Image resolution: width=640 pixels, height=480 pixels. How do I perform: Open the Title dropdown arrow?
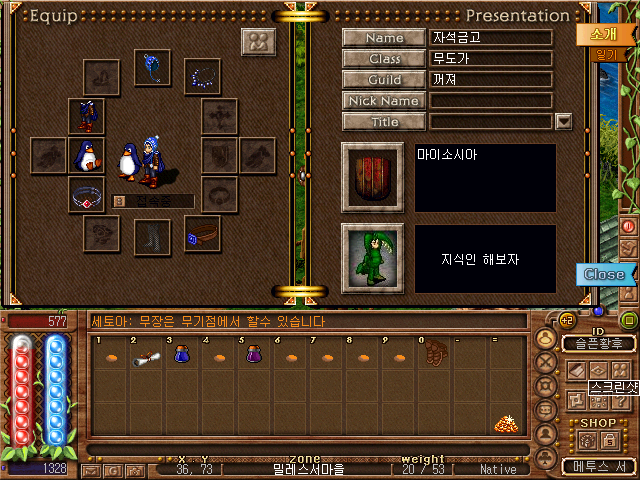(563, 122)
